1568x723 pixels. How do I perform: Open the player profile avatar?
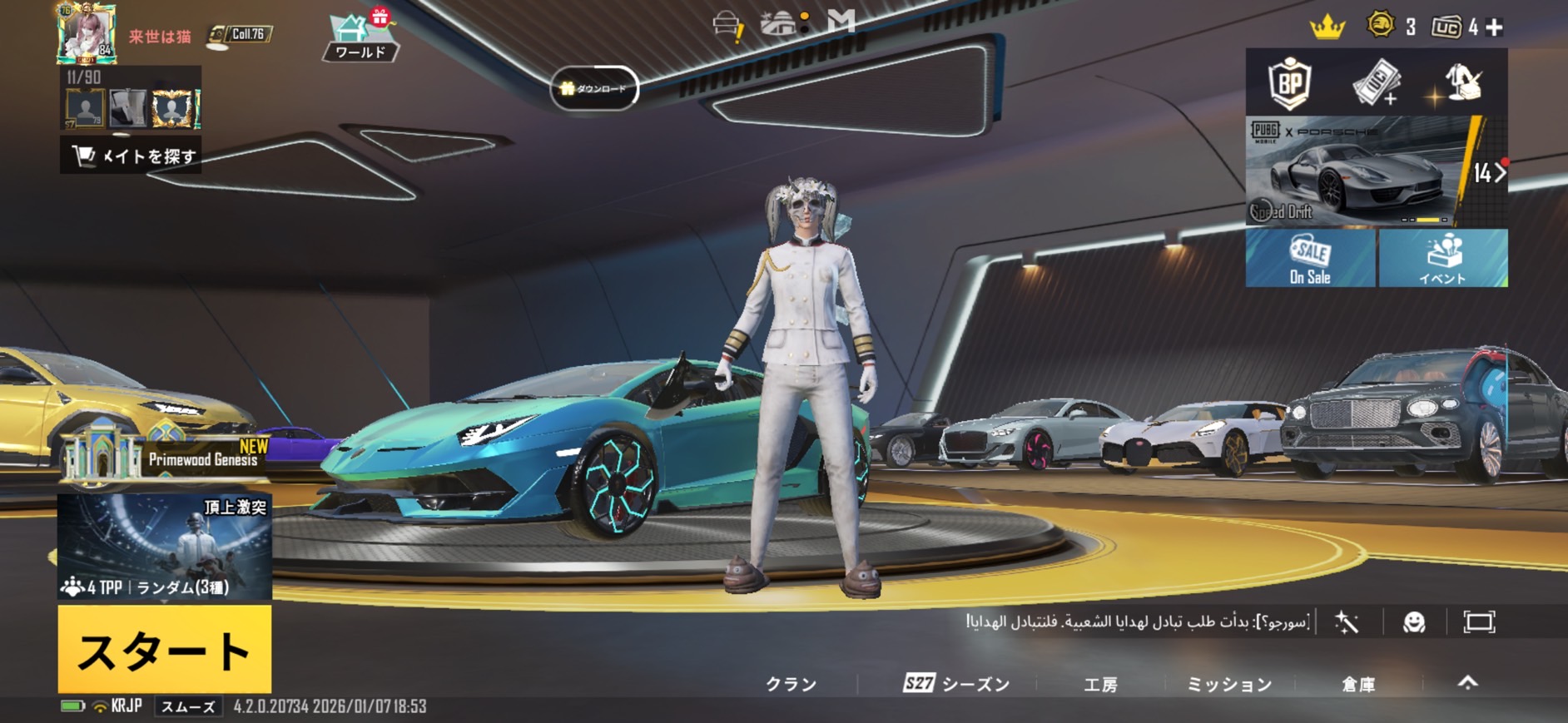click(86, 34)
